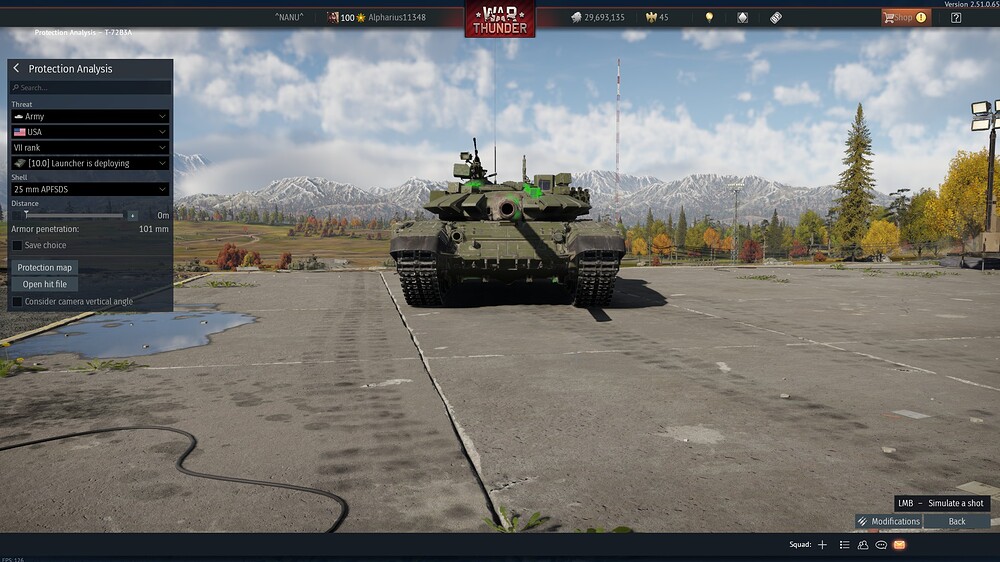Go Back from Protection Analysis

click(x=957, y=521)
